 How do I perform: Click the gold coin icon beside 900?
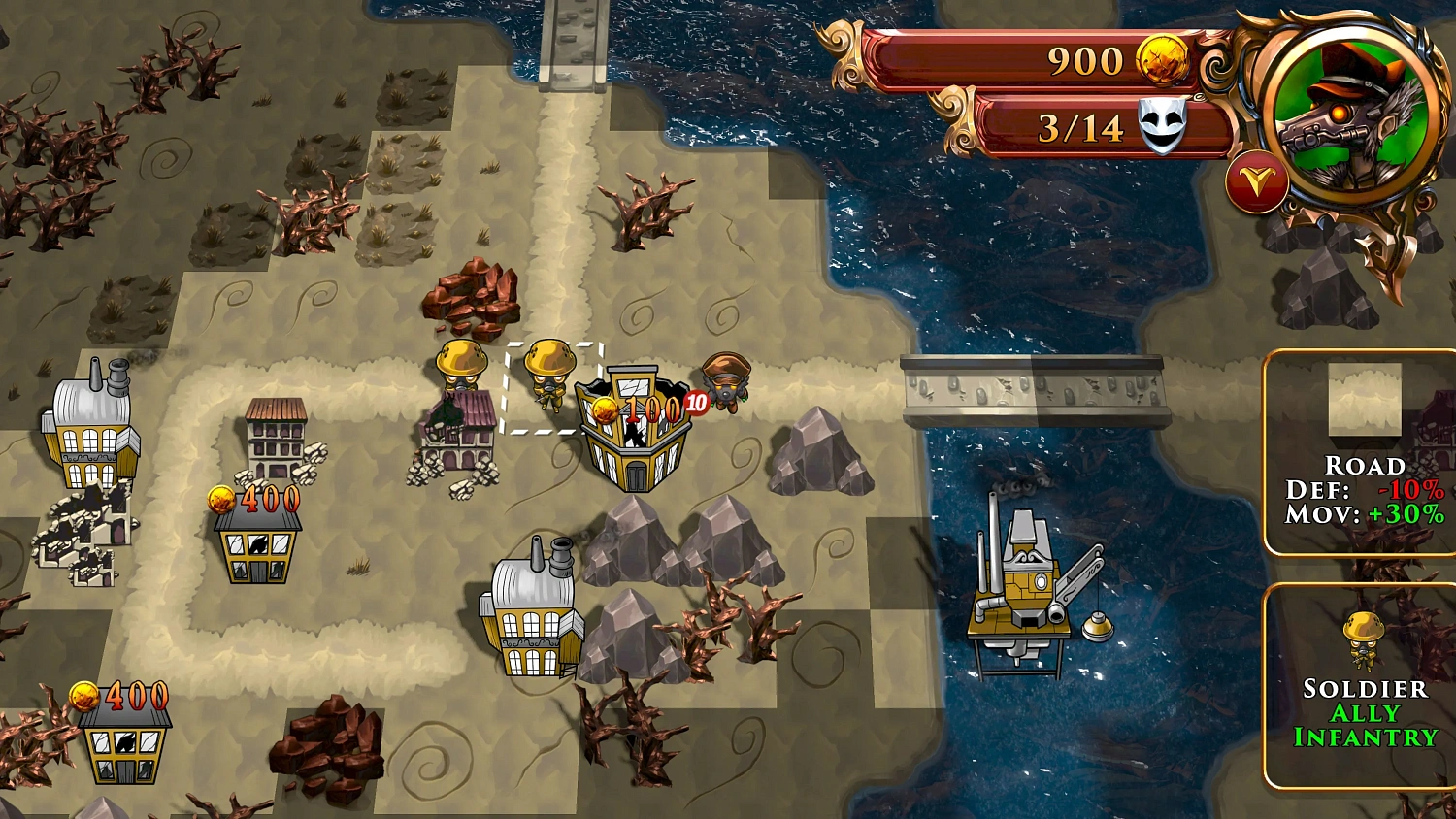[x=1164, y=60]
